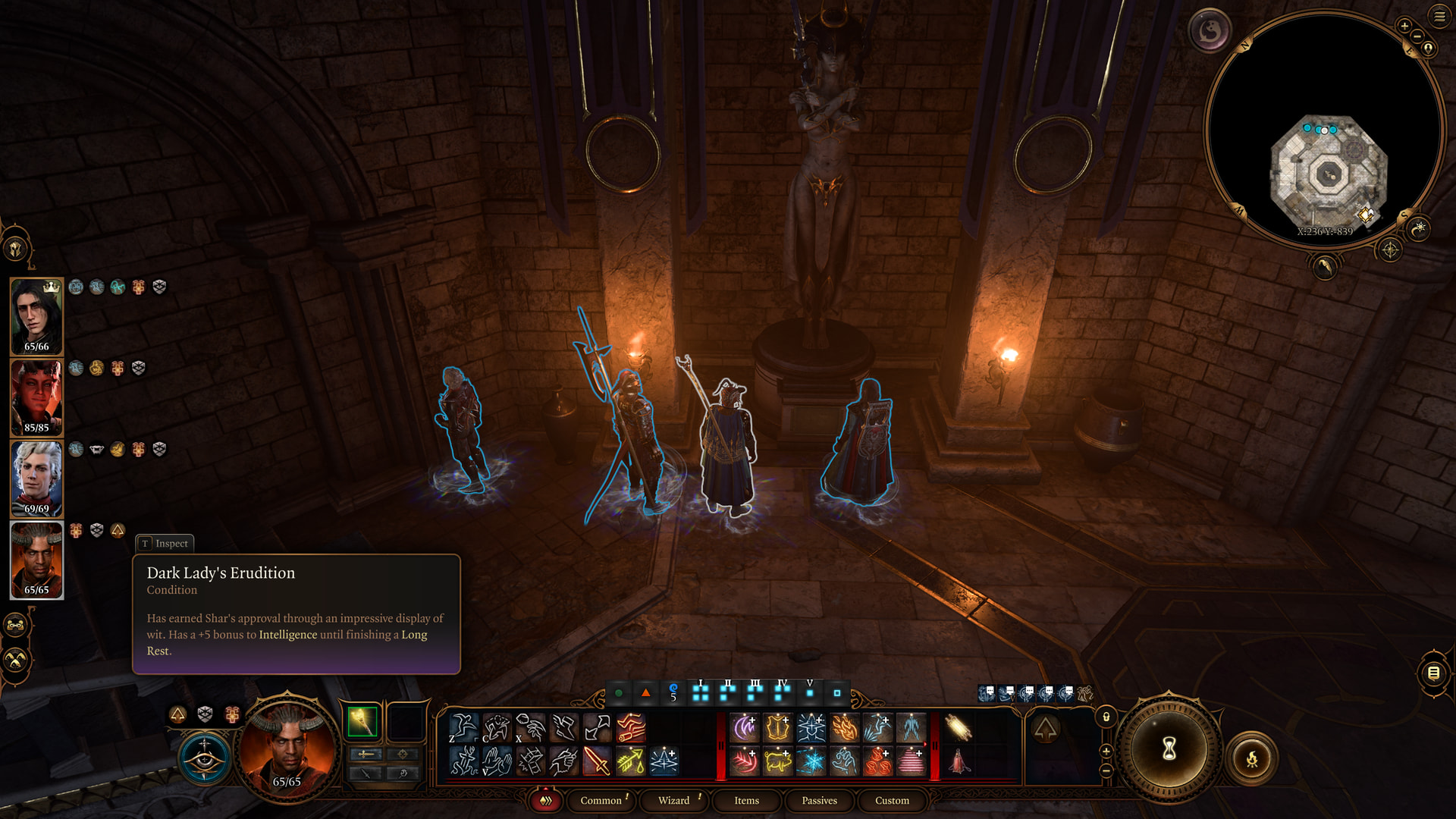Show the Items hotbar tab

click(746, 800)
